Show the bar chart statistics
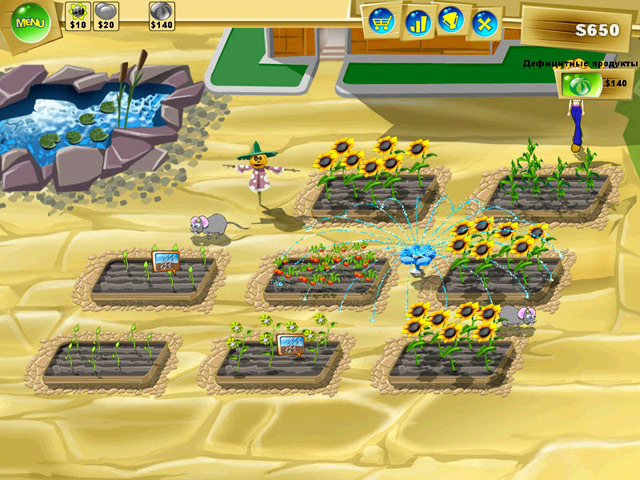This screenshot has width=640, height=480. point(417,21)
